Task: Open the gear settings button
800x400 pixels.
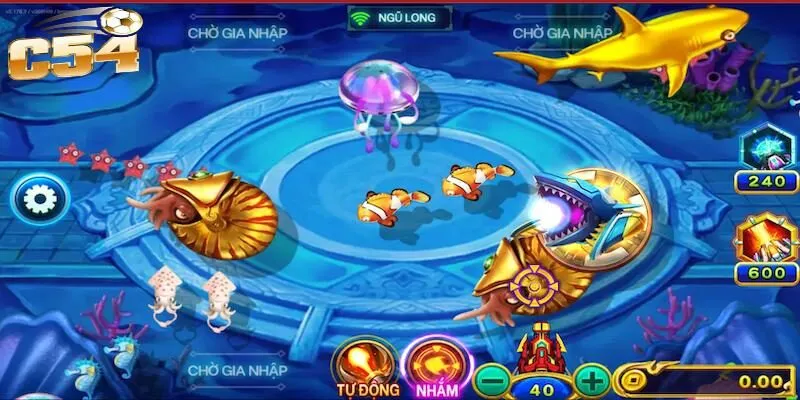Action: coord(40,200)
